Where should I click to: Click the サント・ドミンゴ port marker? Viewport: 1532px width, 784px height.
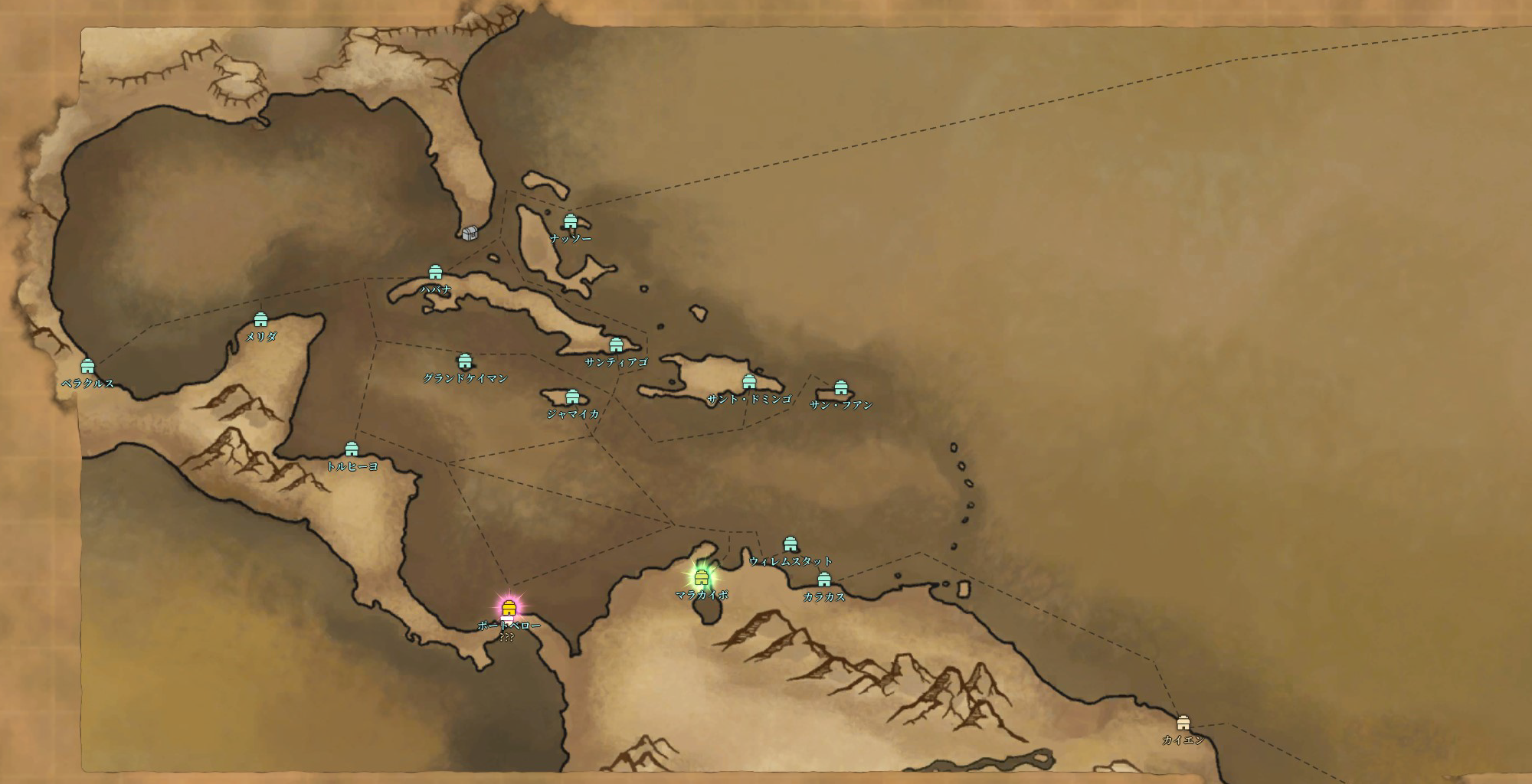tap(749, 382)
